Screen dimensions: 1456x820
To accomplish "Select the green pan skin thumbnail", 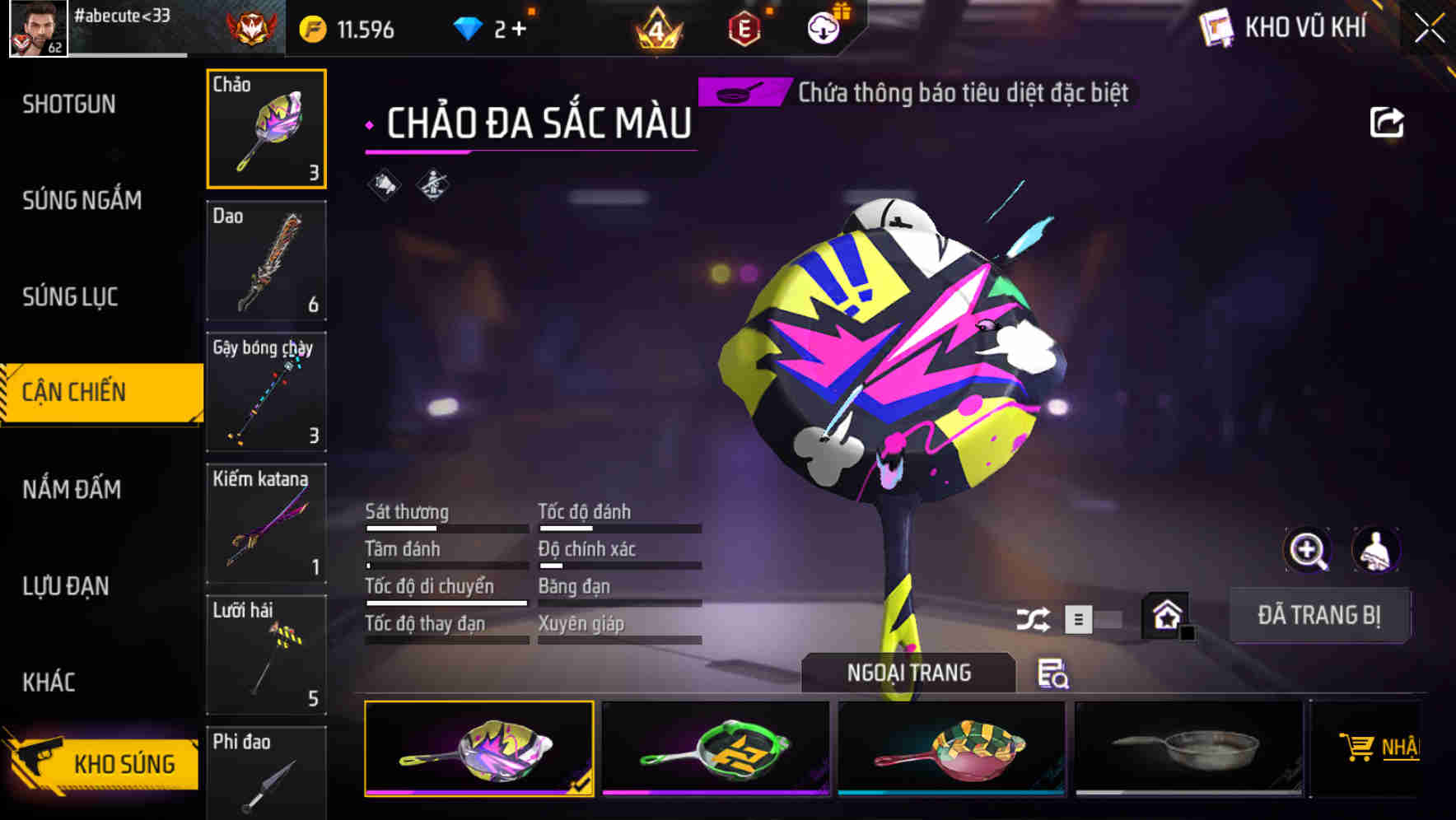I will point(715,746).
